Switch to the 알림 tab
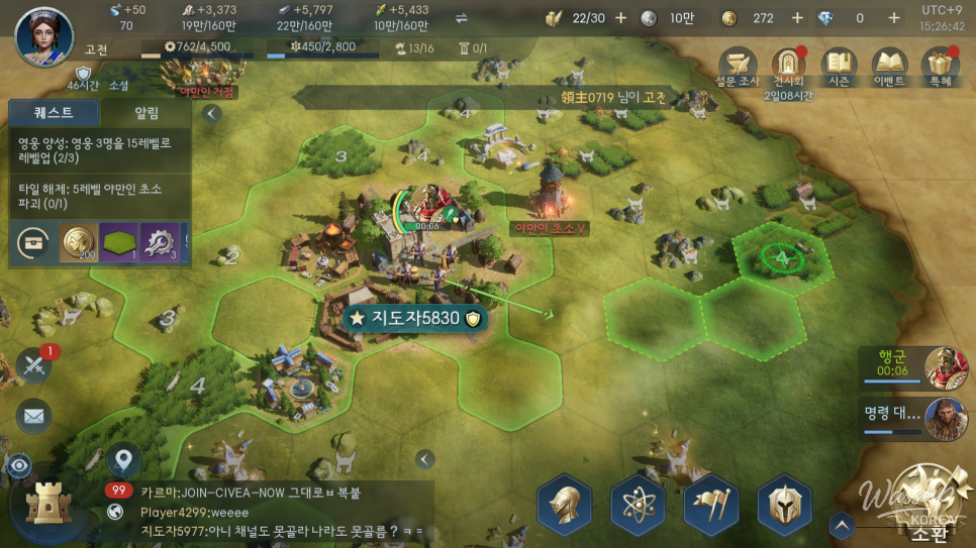This screenshot has width=976, height=548. click(x=146, y=114)
